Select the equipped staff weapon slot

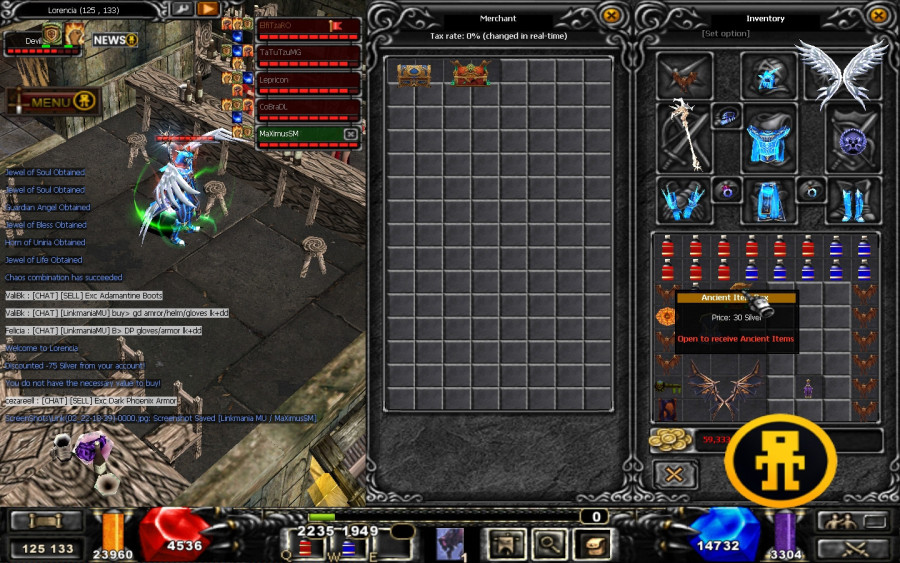point(684,136)
